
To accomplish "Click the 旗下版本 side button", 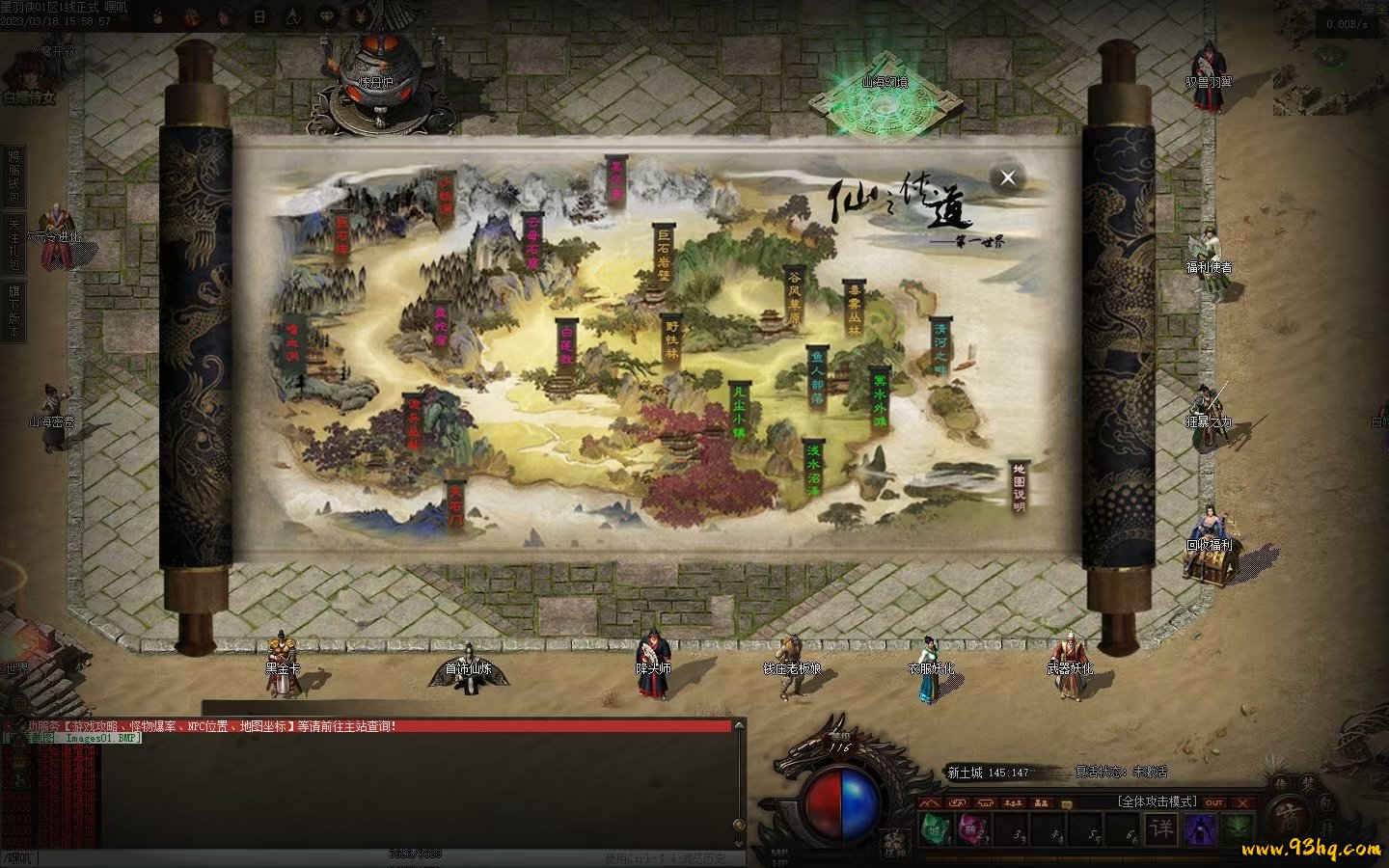I will [x=14, y=311].
